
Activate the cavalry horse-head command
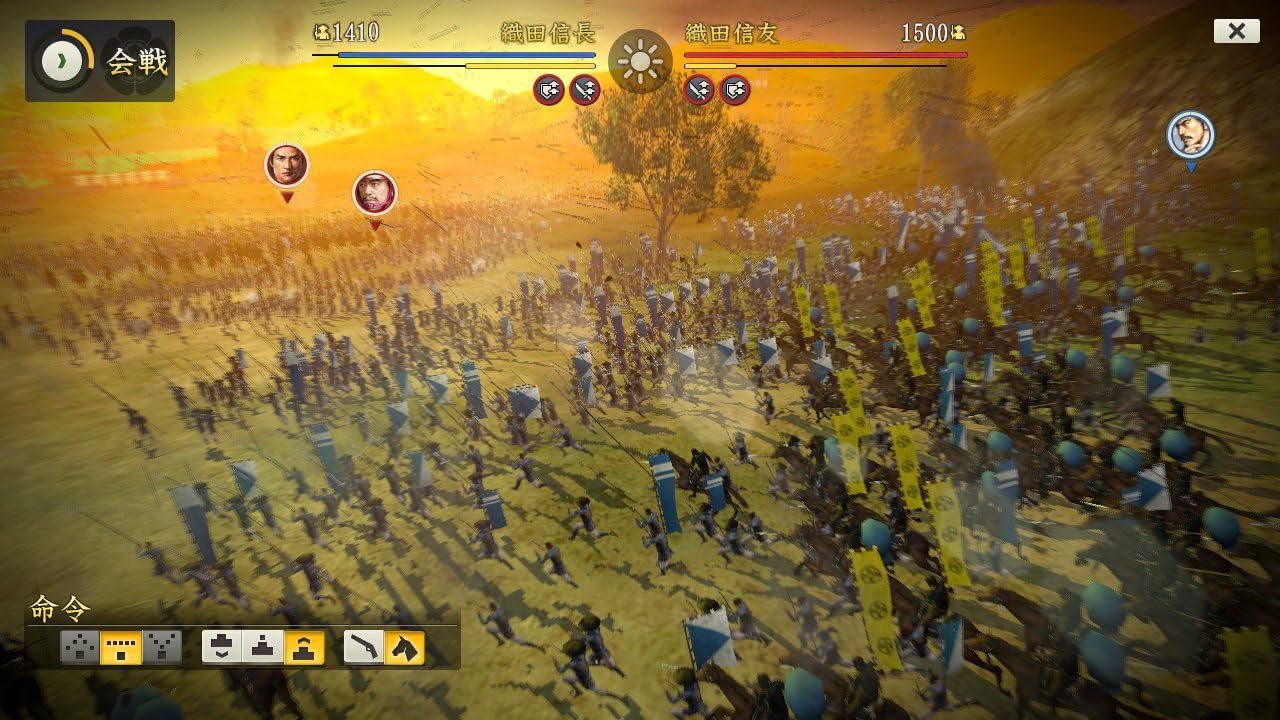(405, 647)
